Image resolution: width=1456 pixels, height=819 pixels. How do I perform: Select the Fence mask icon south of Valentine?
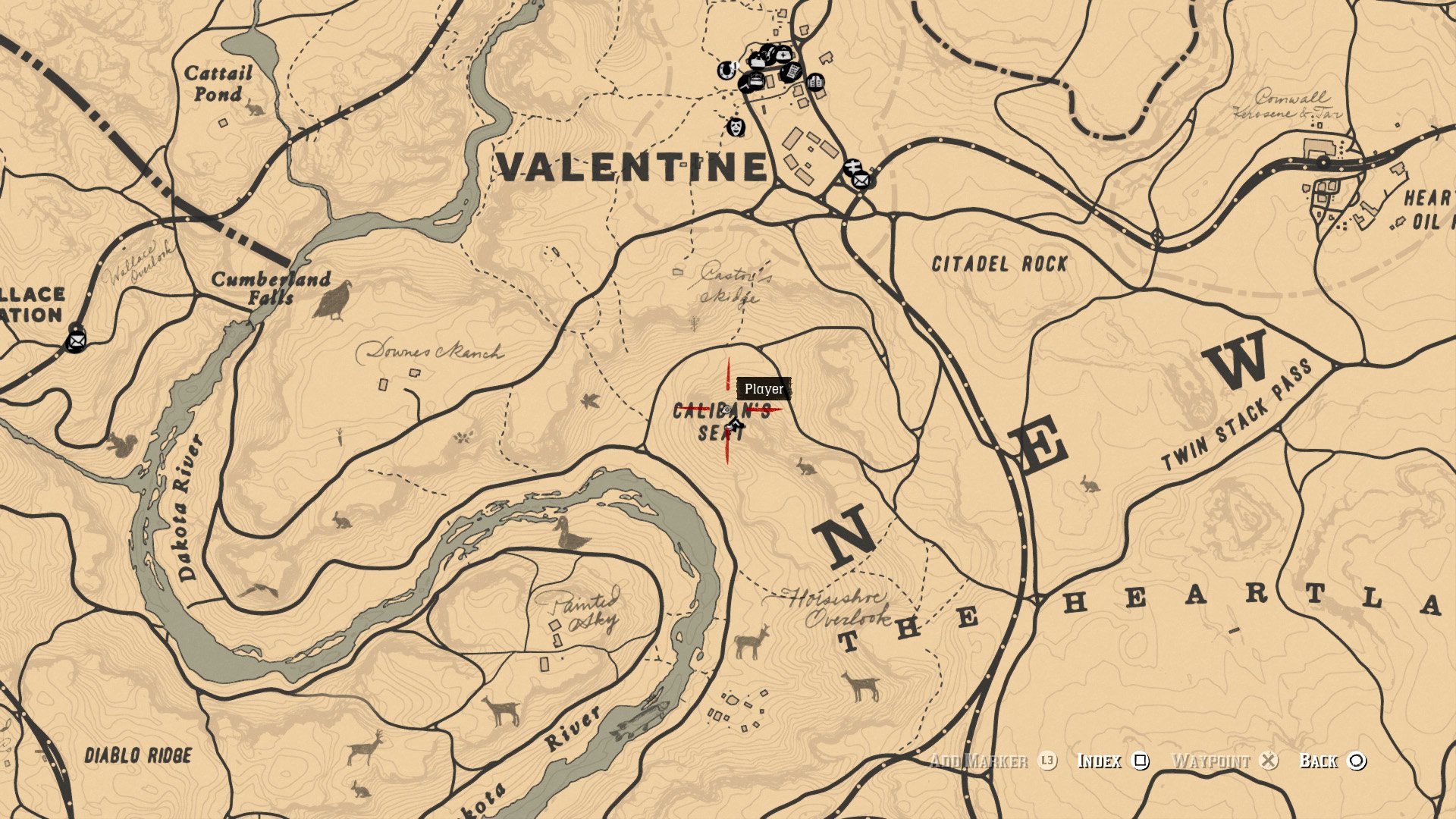click(736, 127)
